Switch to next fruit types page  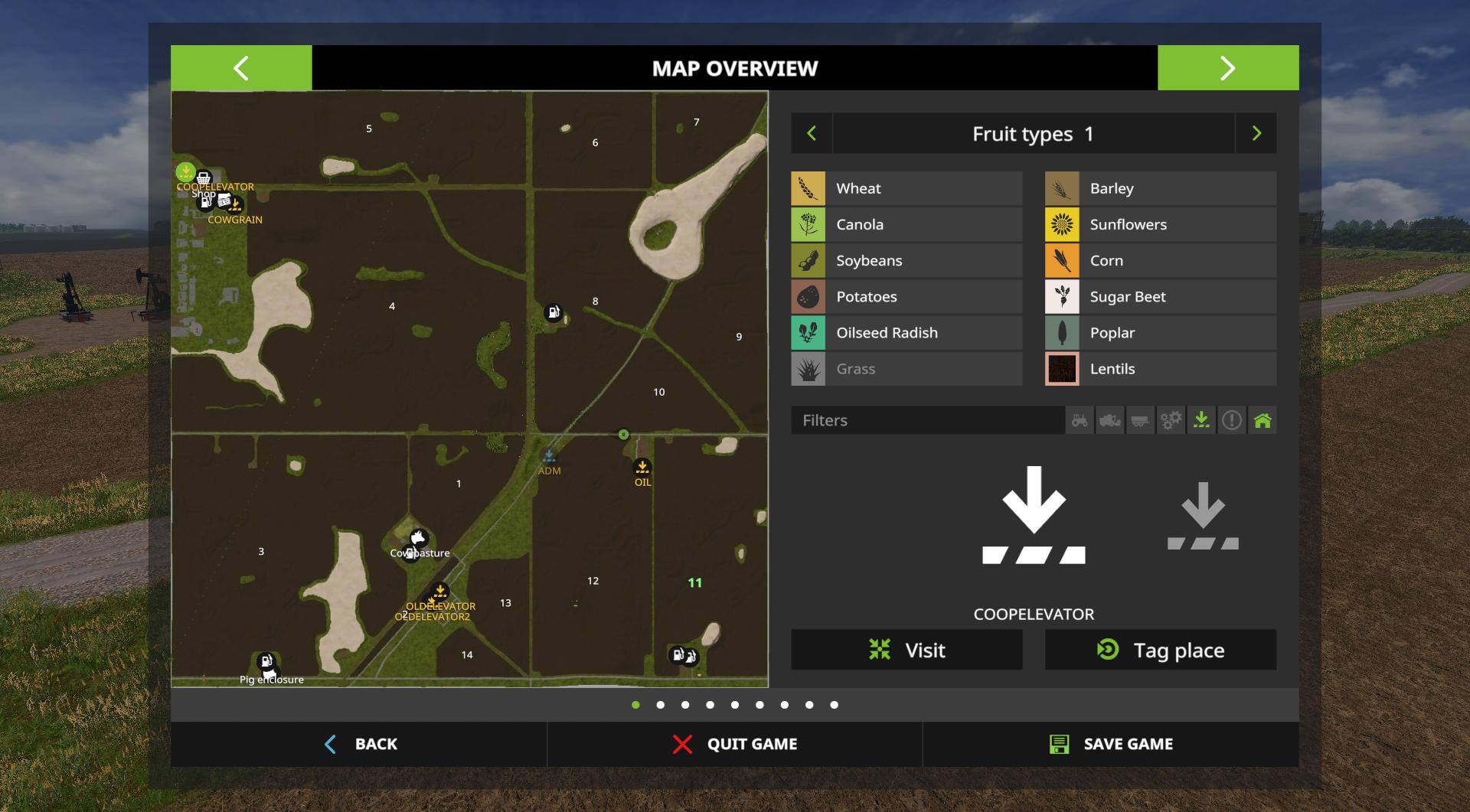(1256, 134)
